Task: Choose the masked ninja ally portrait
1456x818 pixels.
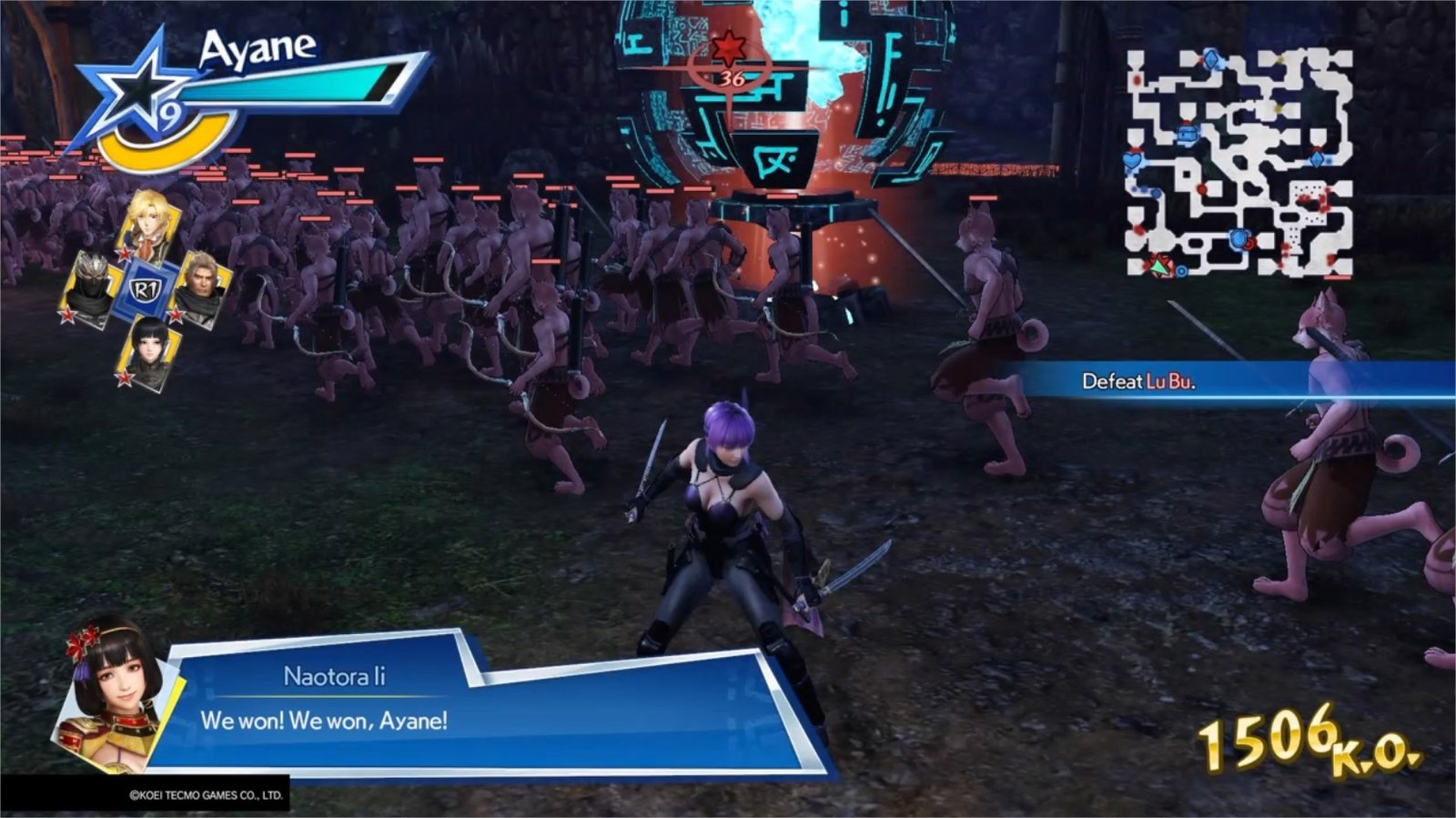Action: pos(90,285)
